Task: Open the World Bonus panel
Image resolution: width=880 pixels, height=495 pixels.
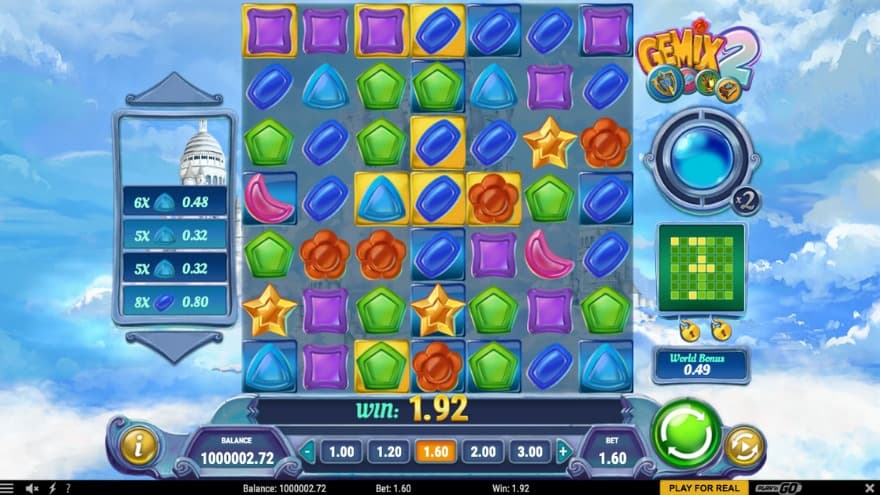Action: [700, 365]
